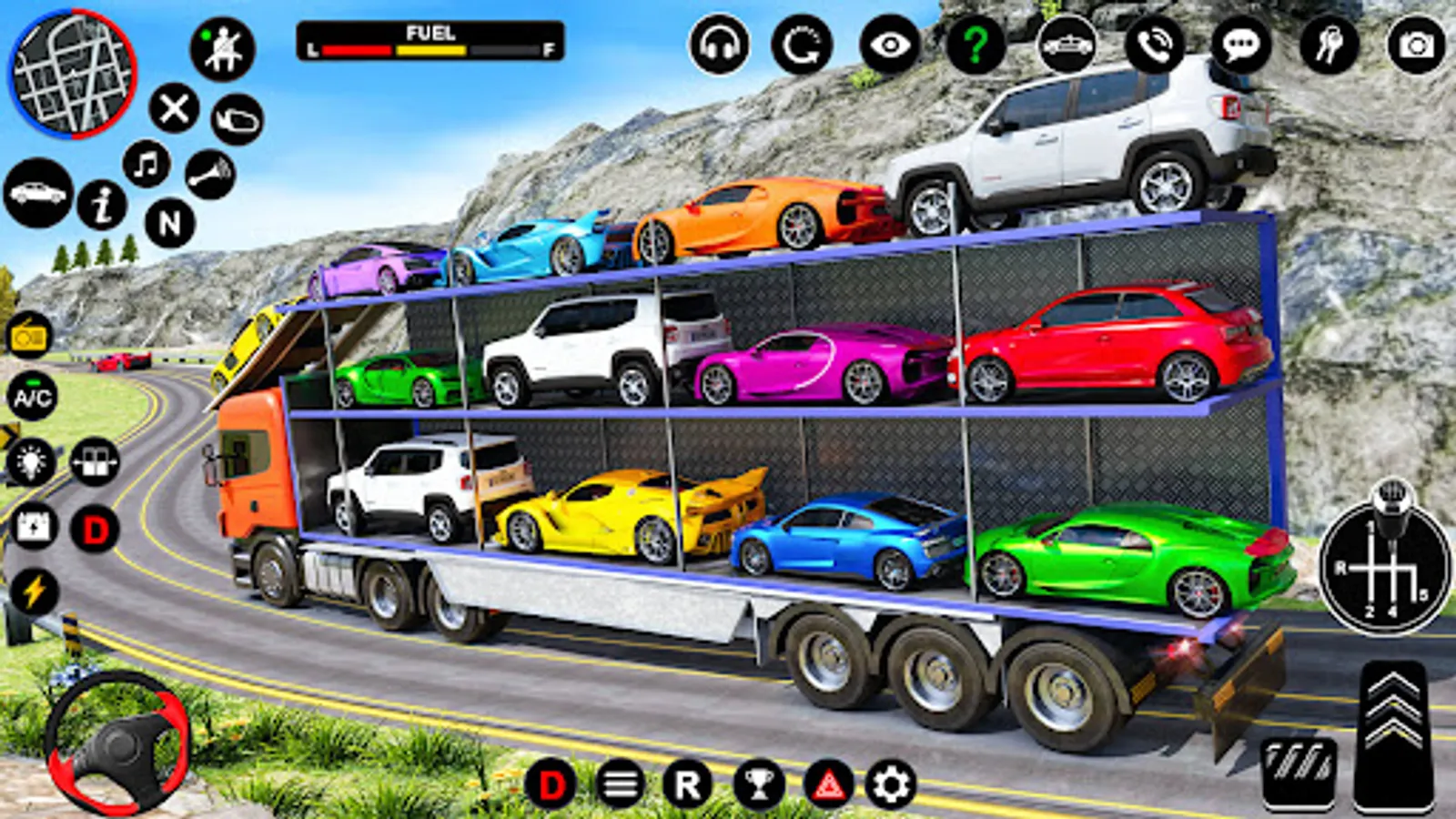Open the circular minimap

click(x=73, y=73)
